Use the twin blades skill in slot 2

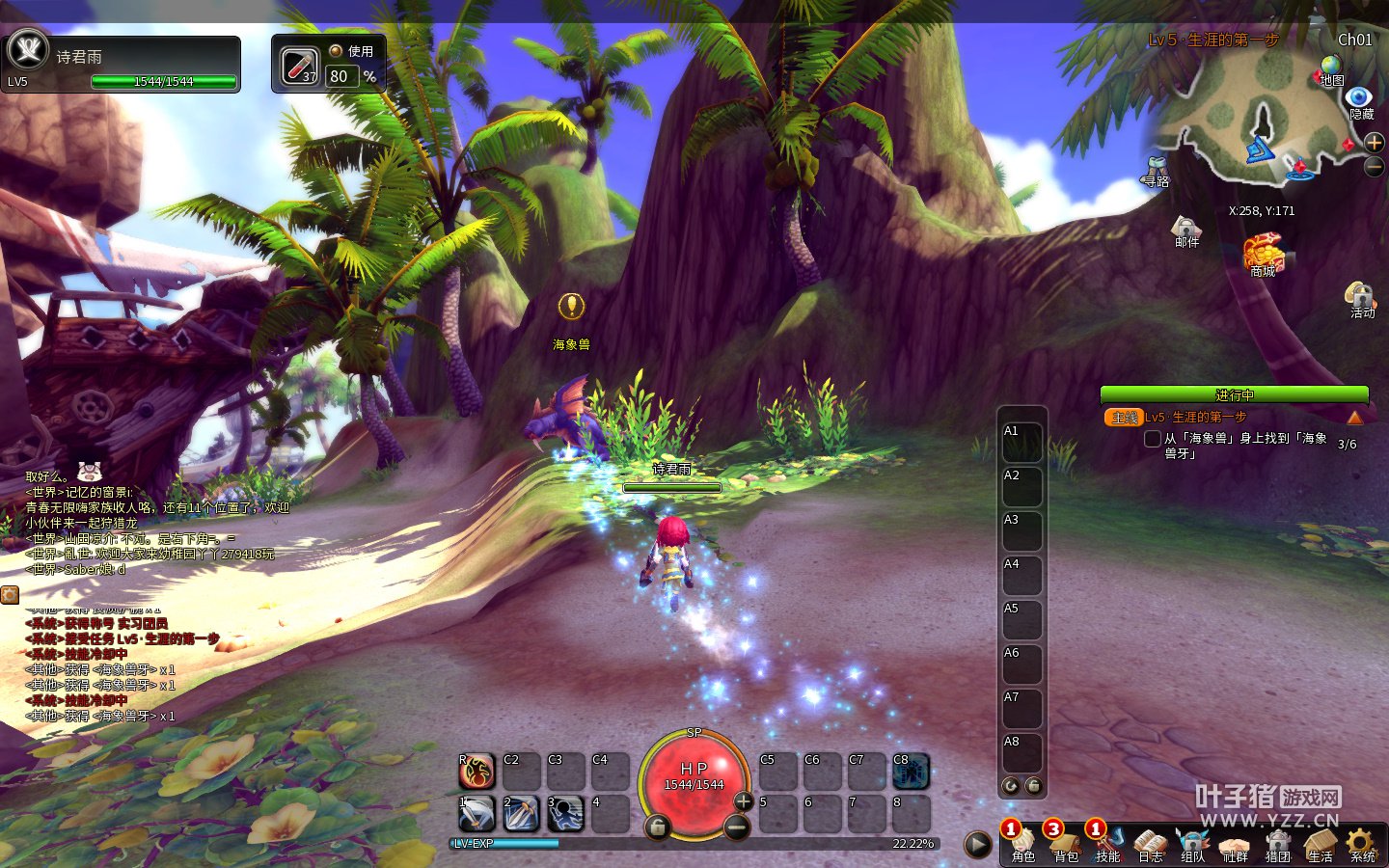[521, 813]
